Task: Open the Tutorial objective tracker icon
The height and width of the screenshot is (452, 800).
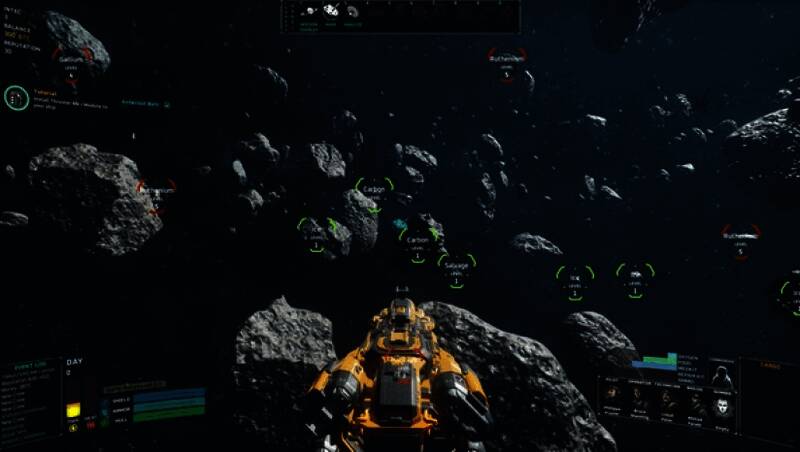Action: pos(16,97)
